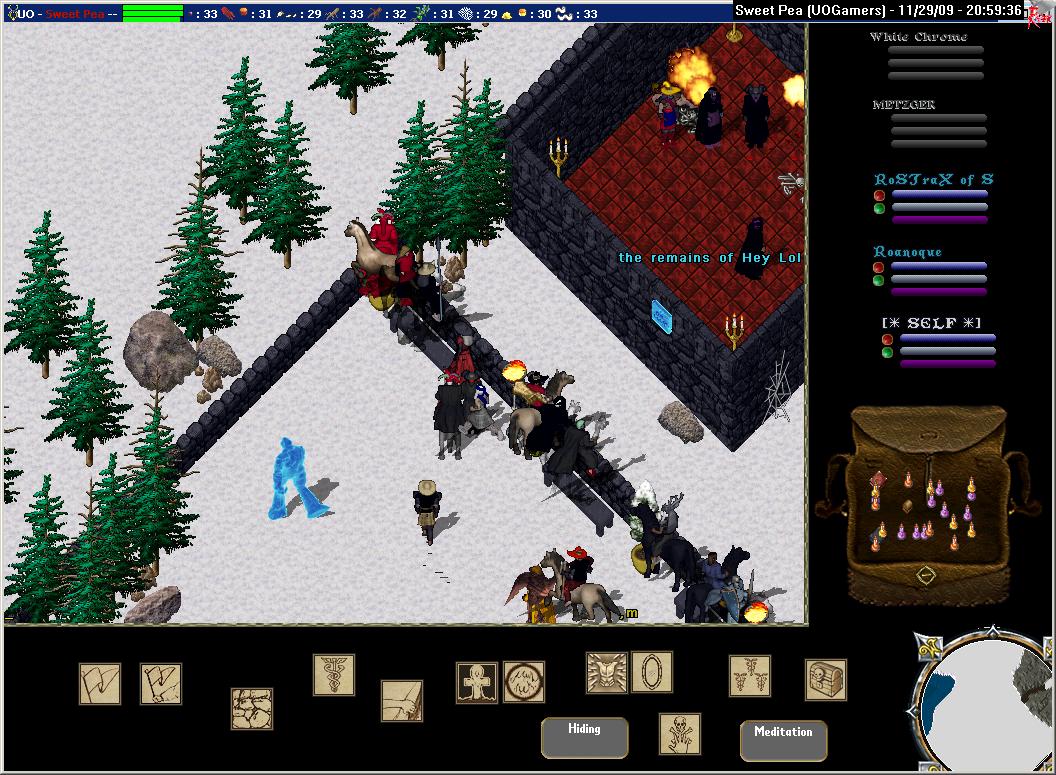Use the Meditation skill button
The height and width of the screenshot is (775, 1056).
click(783, 740)
